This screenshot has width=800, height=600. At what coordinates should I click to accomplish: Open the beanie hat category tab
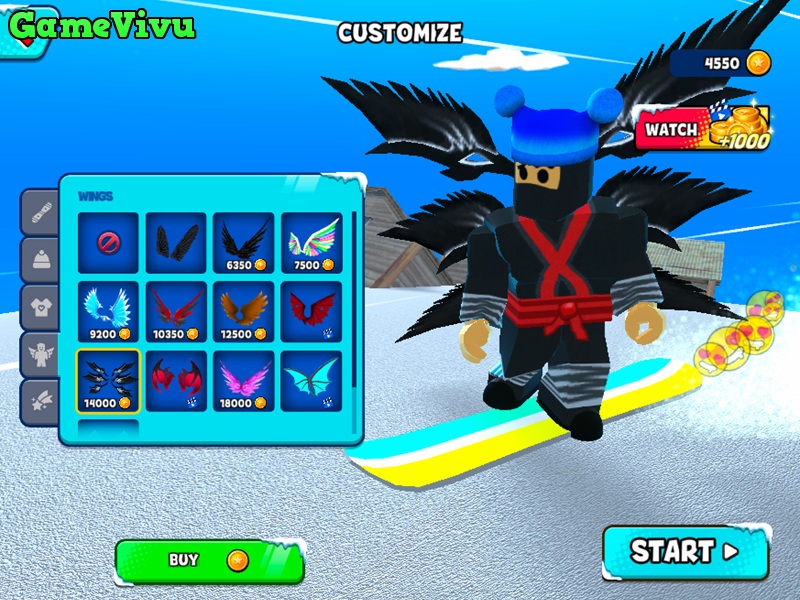click(40, 259)
